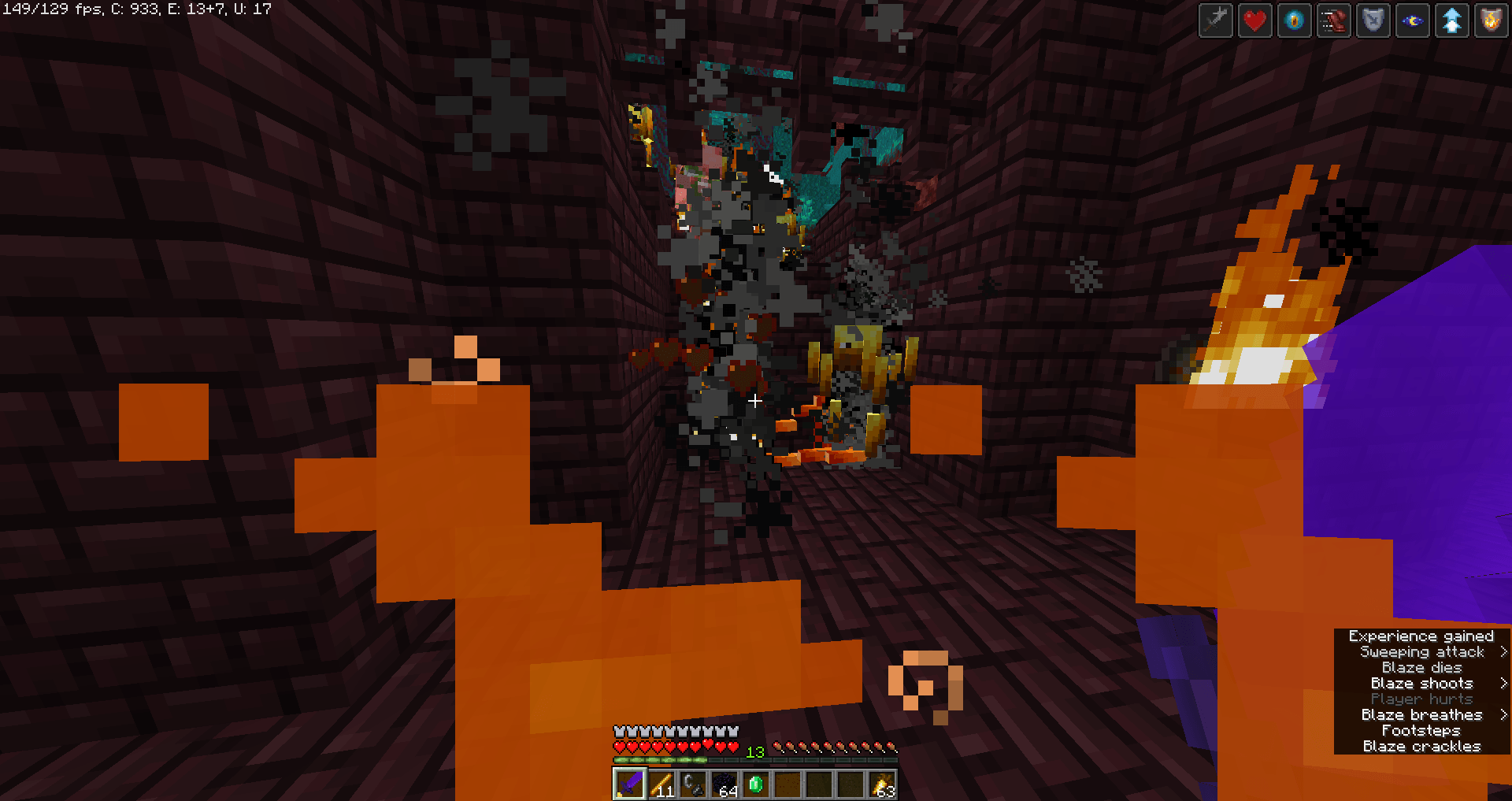Click the sword status effect icon
Image resolution: width=1512 pixels, height=801 pixels.
coord(1215,20)
